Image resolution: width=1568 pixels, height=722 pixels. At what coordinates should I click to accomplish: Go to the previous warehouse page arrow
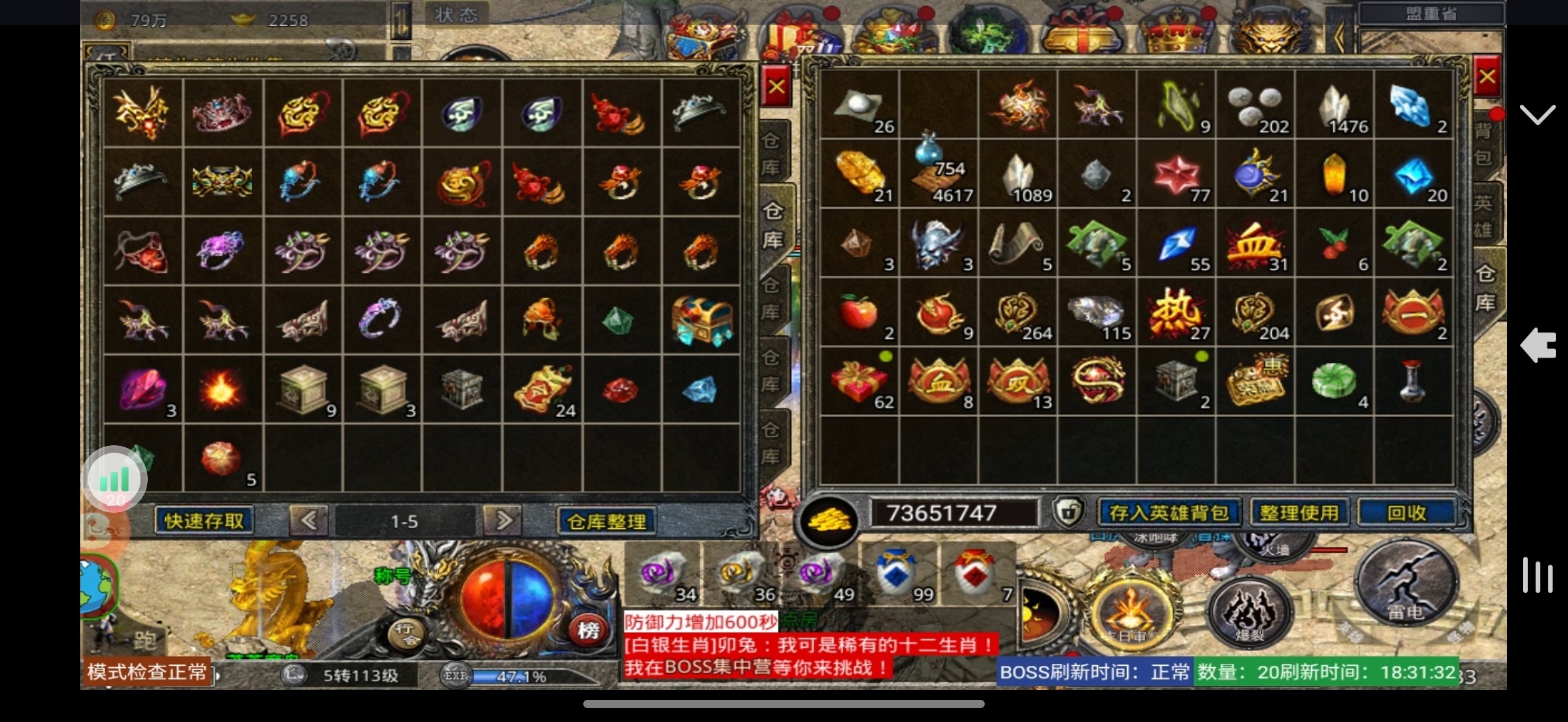308,521
